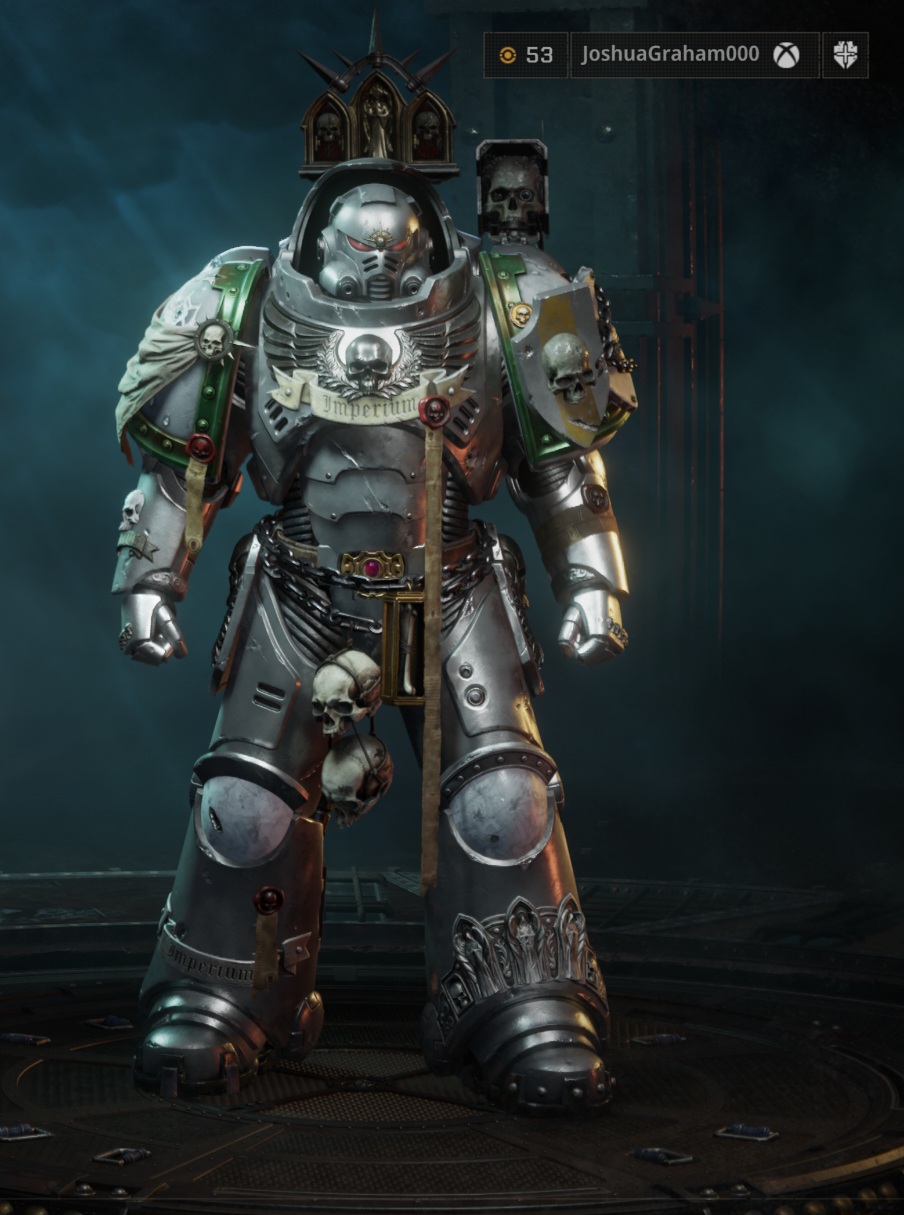904x1215 pixels.
Task: Select the JoshuaGraham000 player name plate
Action: coord(694,55)
